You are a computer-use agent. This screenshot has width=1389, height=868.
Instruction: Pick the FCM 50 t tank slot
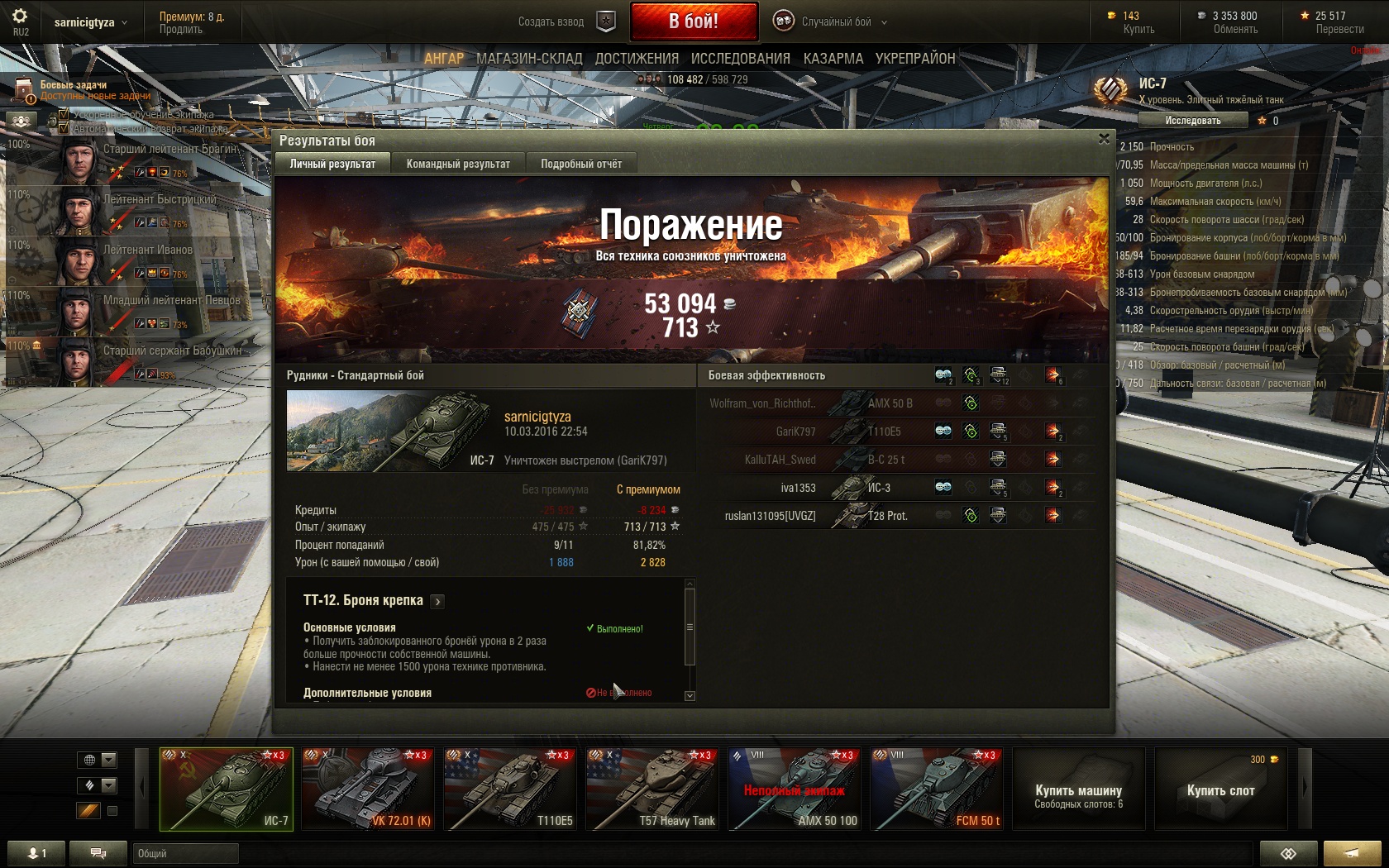tap(937, 789)
